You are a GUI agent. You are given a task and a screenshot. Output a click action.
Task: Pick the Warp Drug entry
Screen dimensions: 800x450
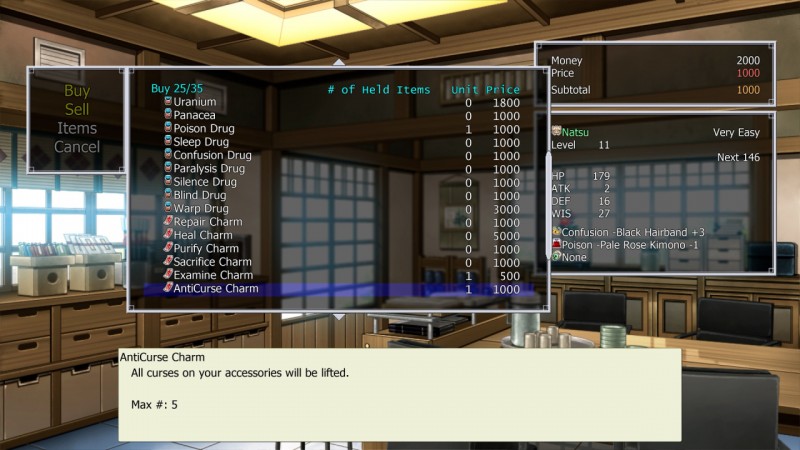click(x=200, y=208)
